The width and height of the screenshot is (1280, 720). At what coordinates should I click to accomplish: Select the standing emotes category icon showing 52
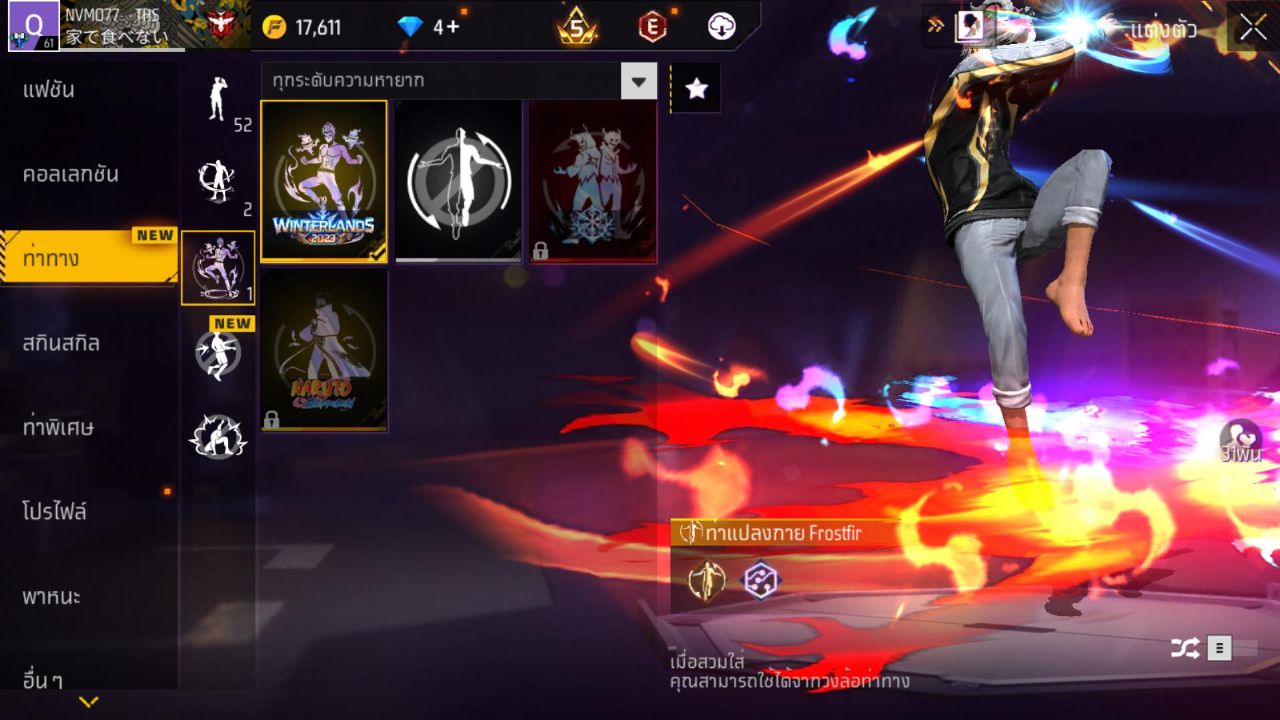[218, 100]
